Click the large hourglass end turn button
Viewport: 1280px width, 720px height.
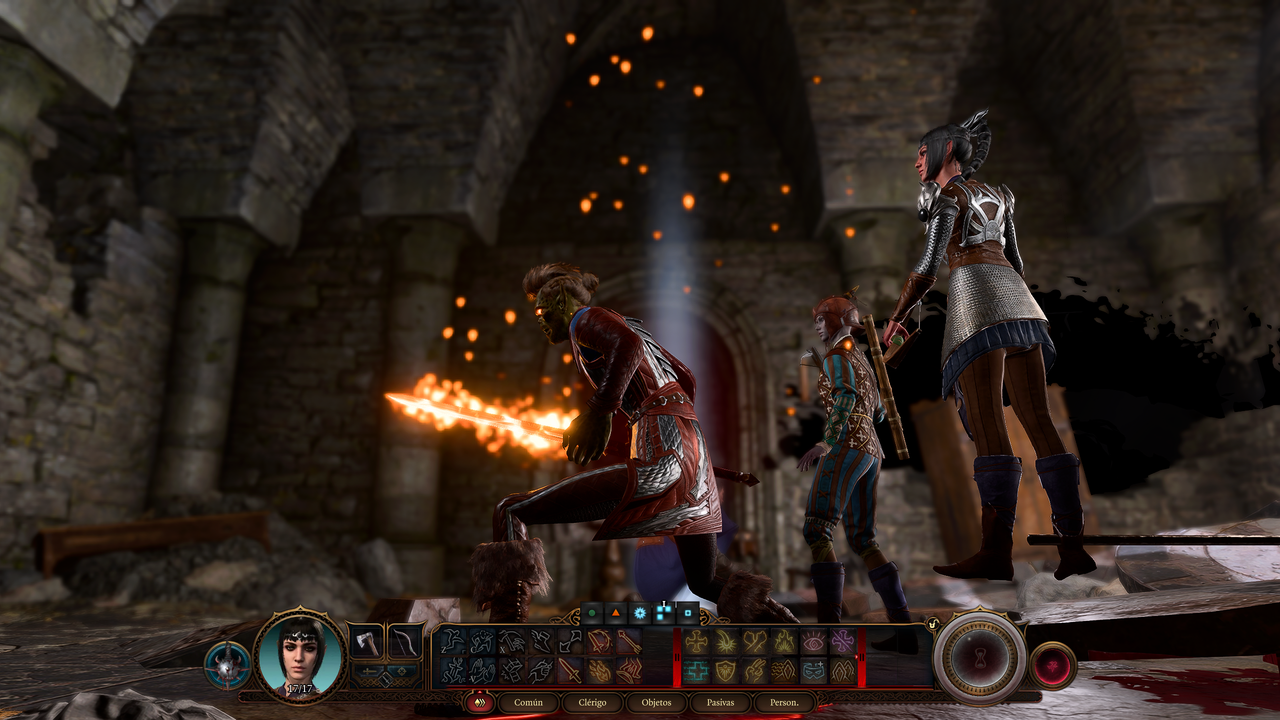click(x=979, y=657)
